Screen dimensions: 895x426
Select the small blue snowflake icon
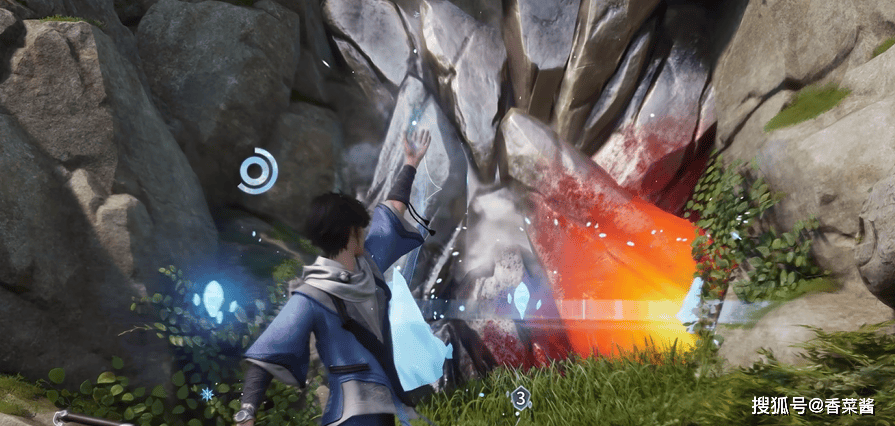(x=207, y=394)
